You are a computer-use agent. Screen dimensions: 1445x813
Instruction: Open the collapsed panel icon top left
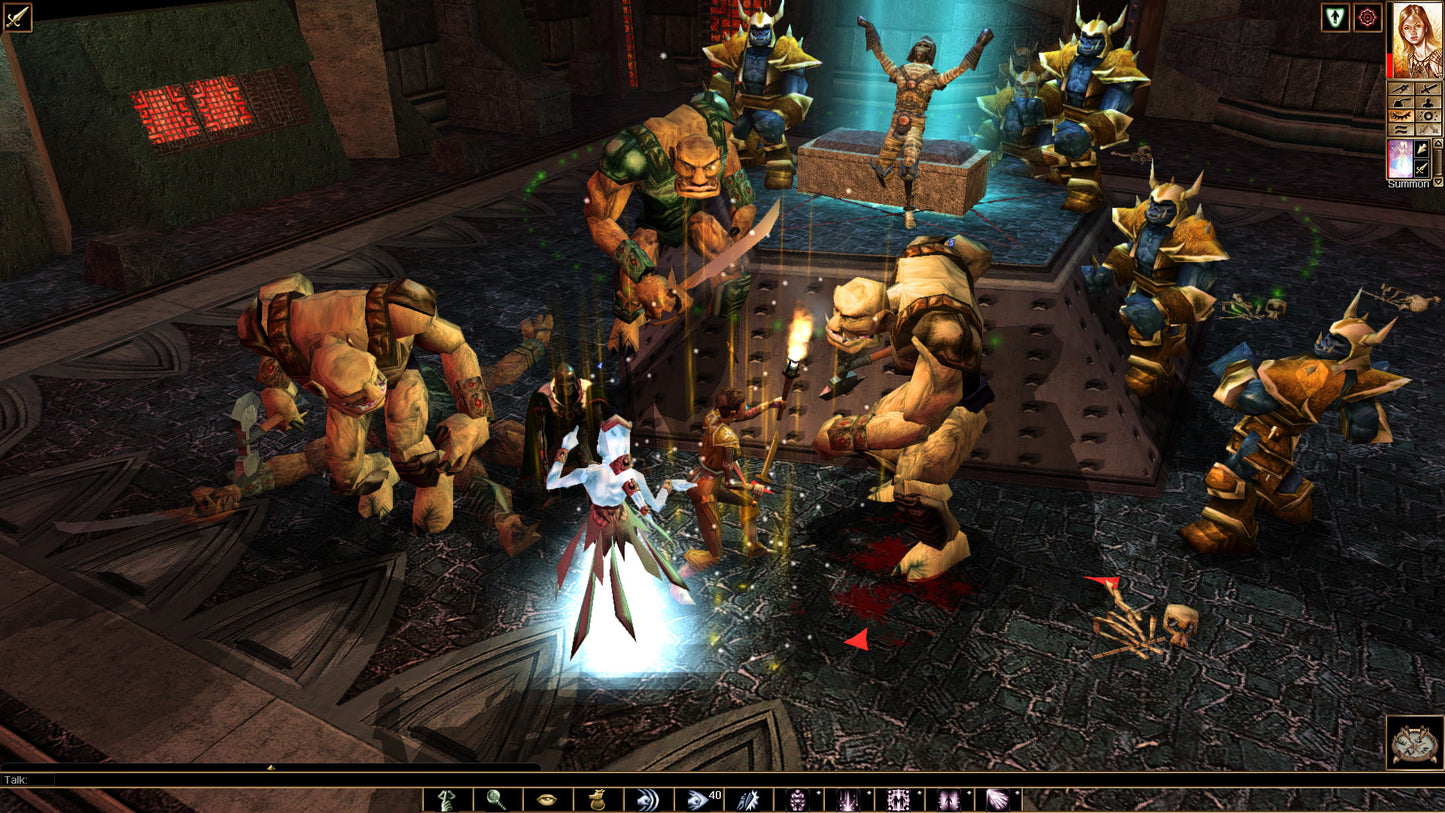(x=16, y=16)
